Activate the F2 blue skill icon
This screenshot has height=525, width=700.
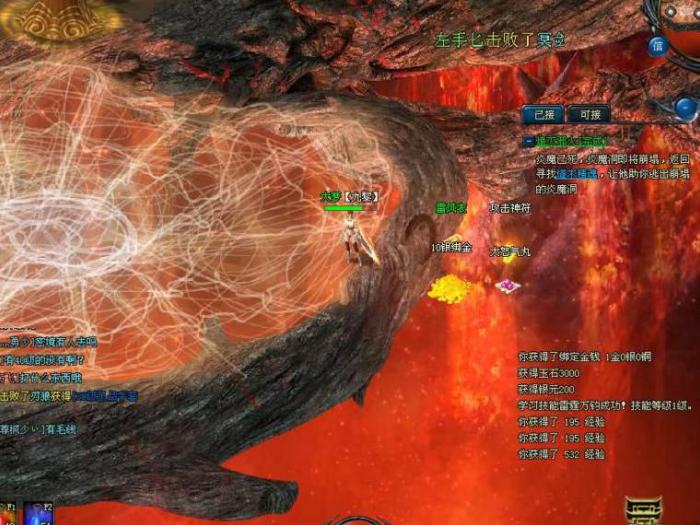[x=38, y=514]
